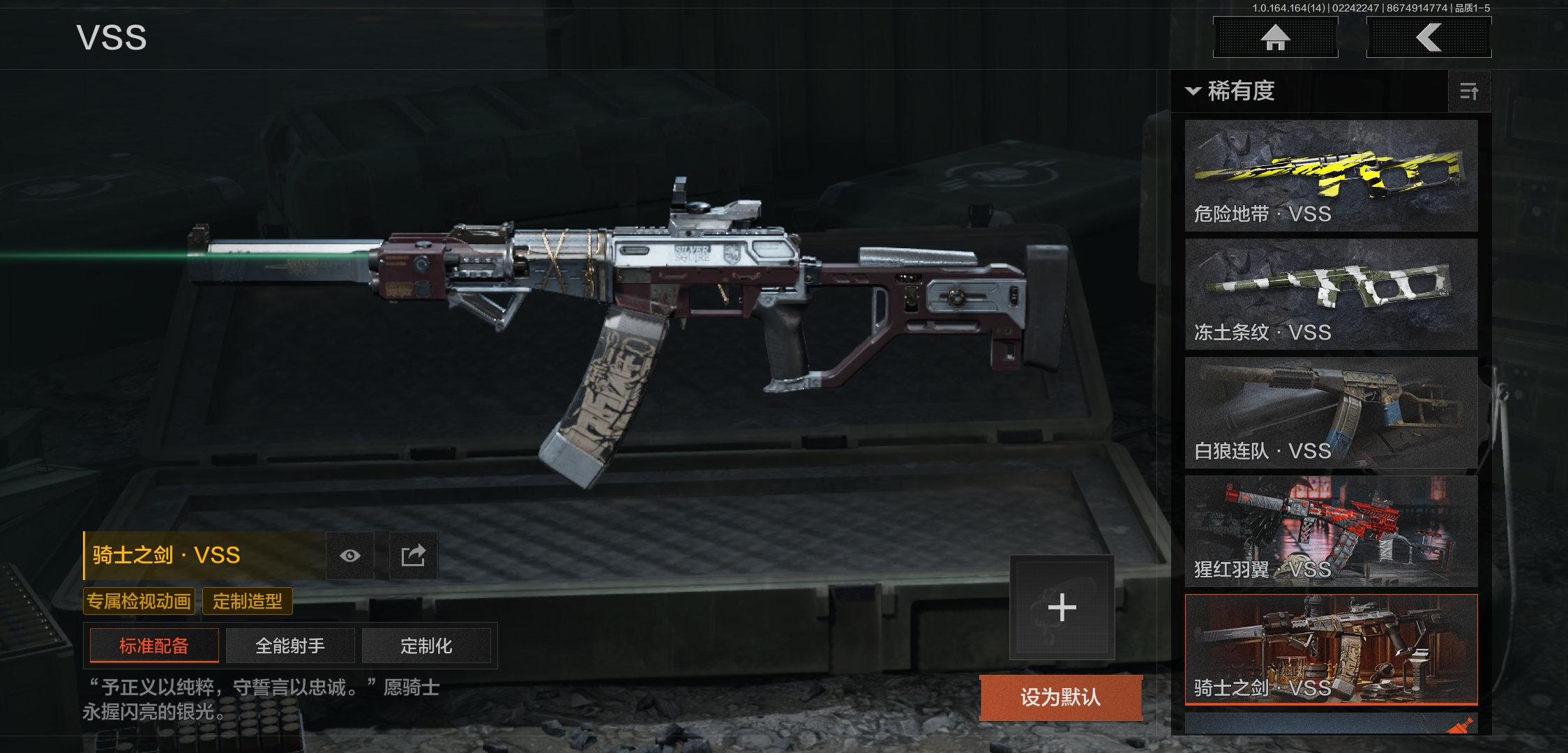This screenshot has width=1568, height=753.
Task: Open the 定制化 customization tab
Action: (x=426, y=646)
